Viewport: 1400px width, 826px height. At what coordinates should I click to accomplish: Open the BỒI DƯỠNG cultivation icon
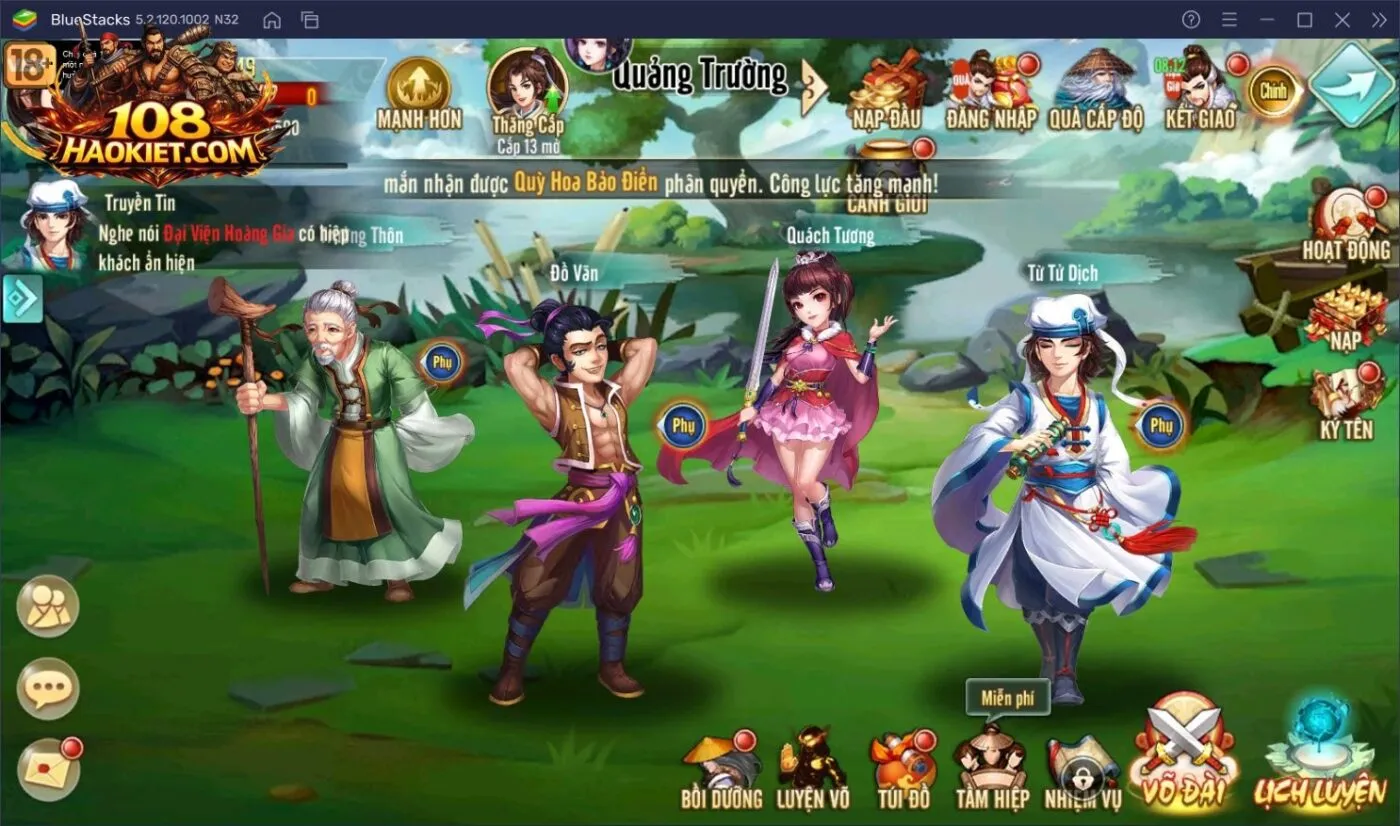tap(722, 765)
